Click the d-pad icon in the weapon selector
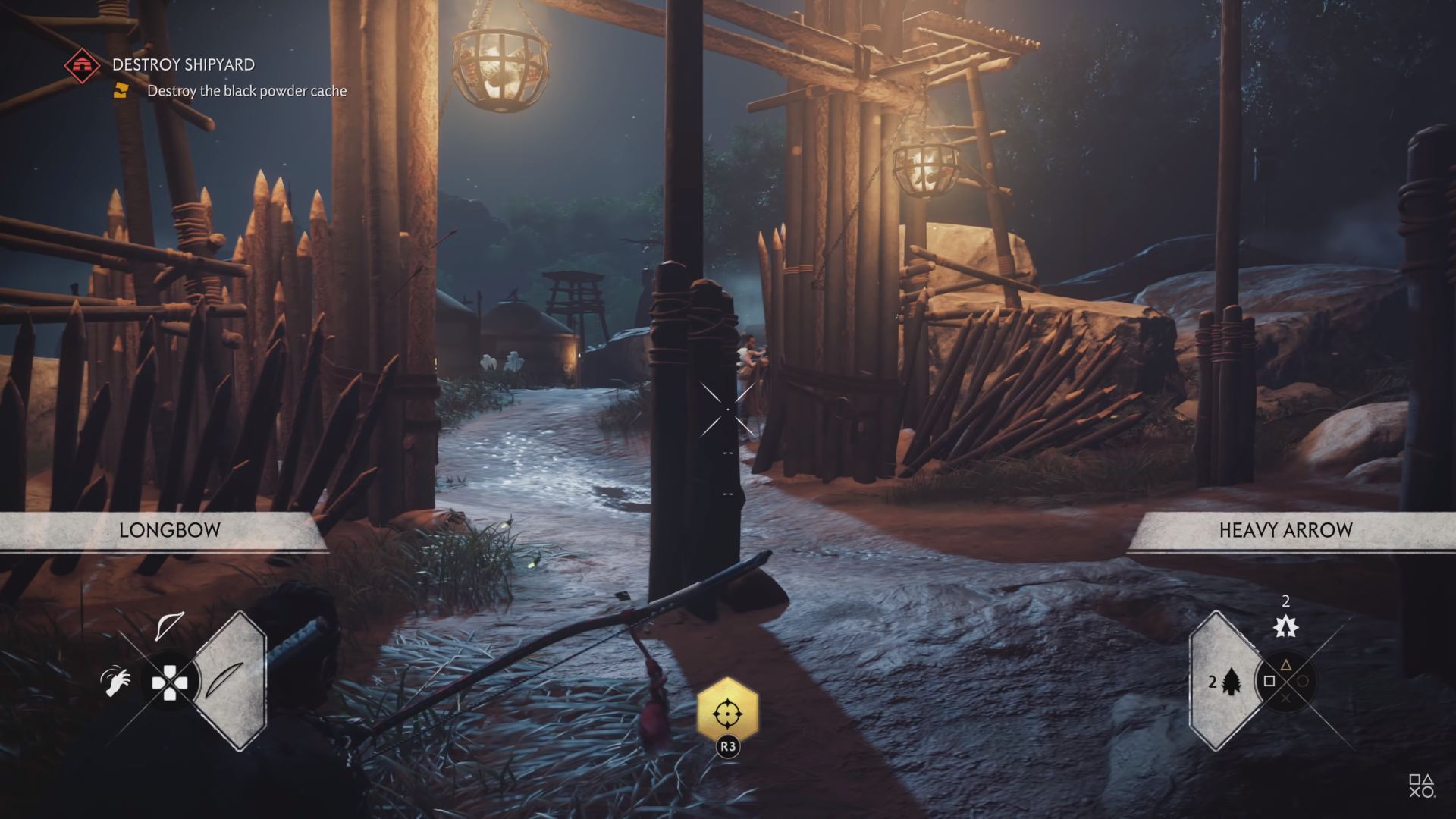1456x819 pixels. pyautogui.click(x=170, y=682)
